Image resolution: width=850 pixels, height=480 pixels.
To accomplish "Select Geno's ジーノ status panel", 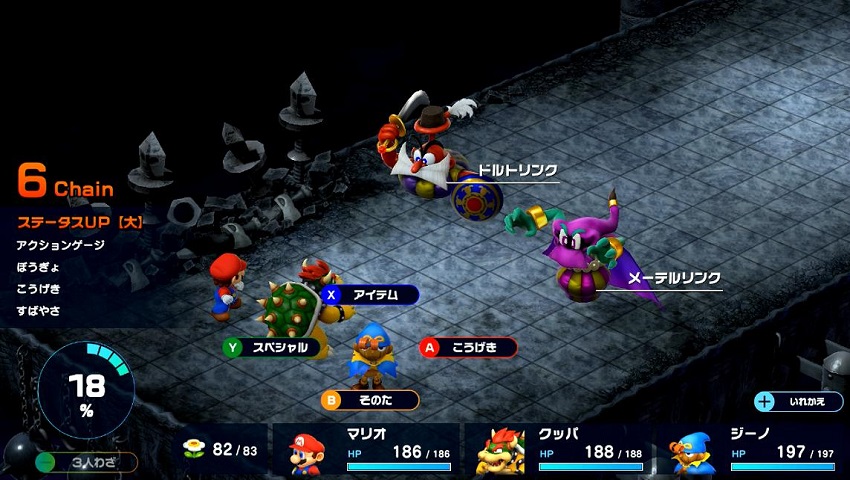I will (x=752, y=452).
